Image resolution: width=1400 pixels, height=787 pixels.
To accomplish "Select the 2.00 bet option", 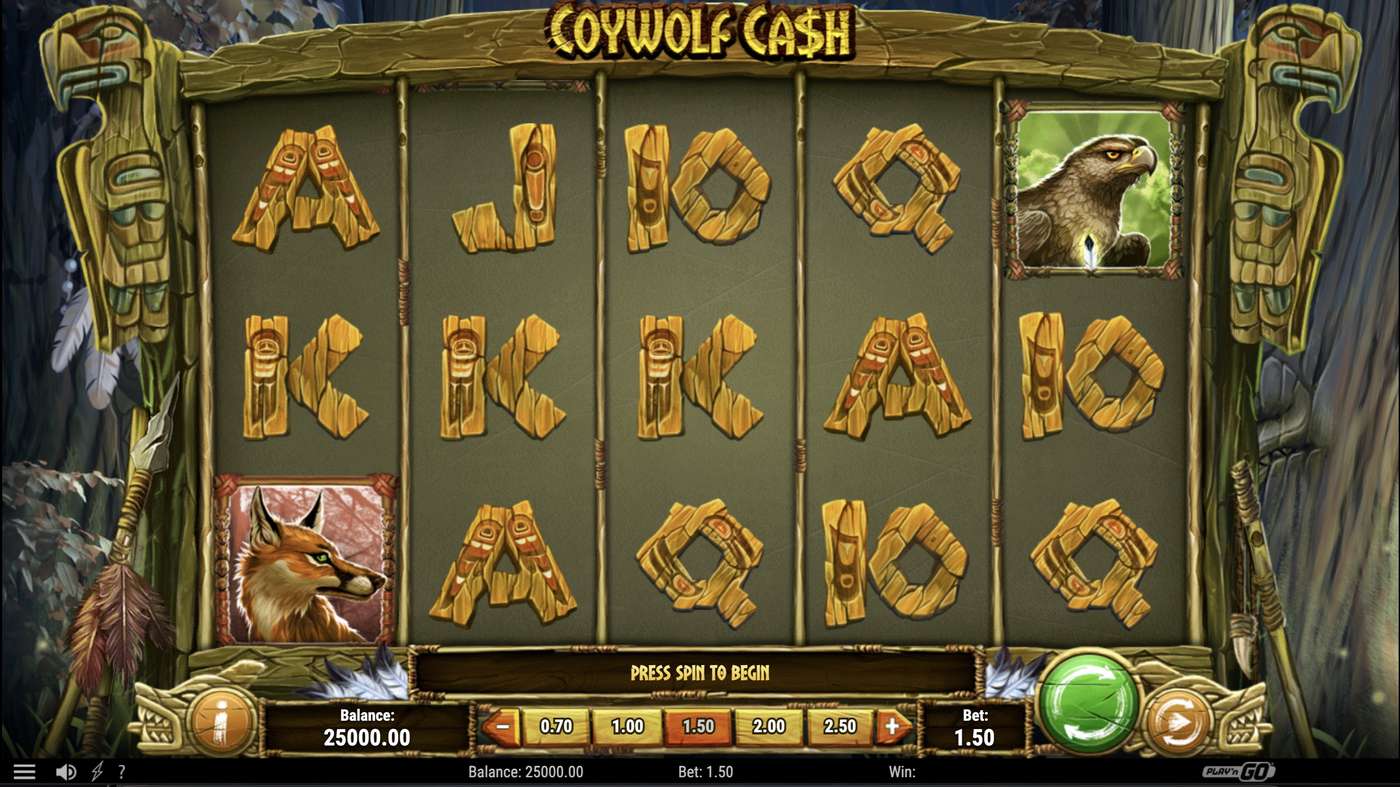I will point(770,727).
